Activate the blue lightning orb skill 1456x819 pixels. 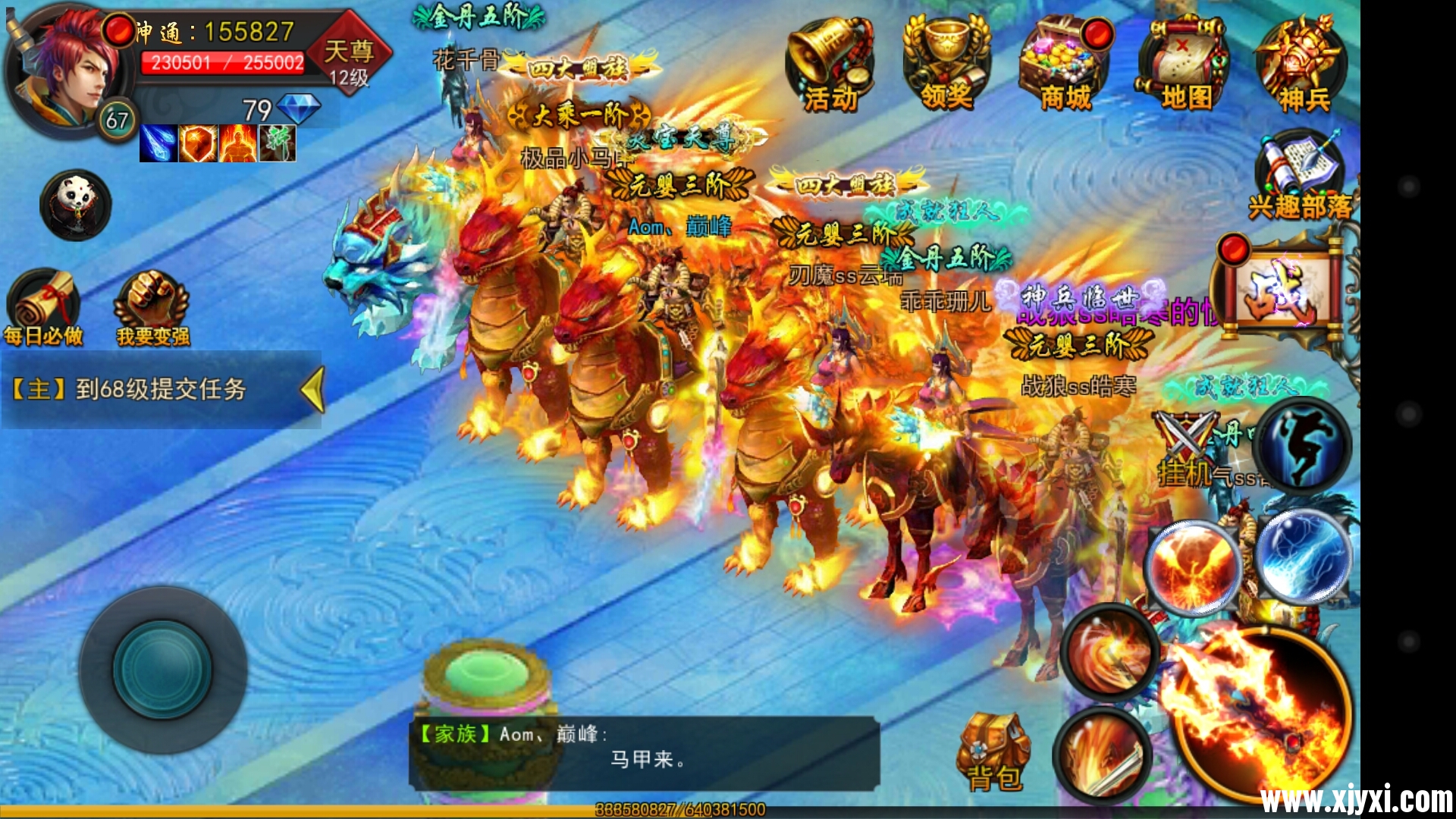[1303, 557]
